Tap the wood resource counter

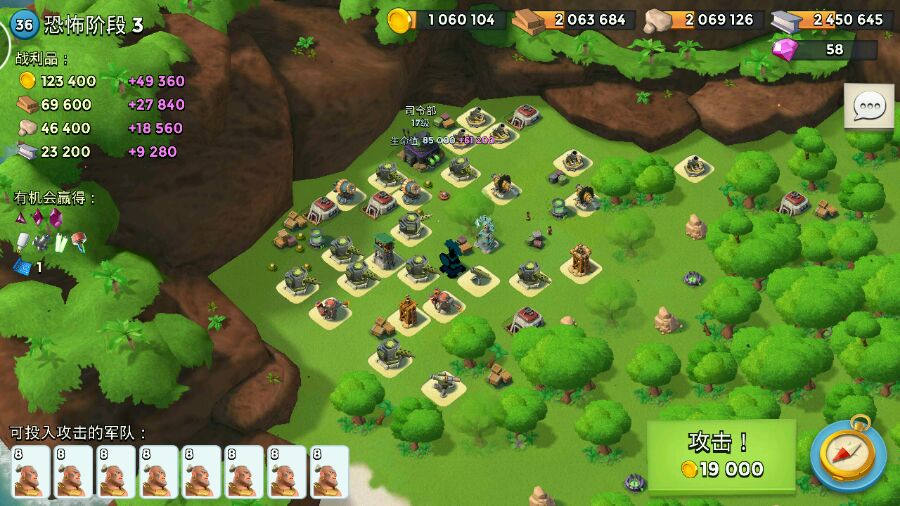coord(572,20)
